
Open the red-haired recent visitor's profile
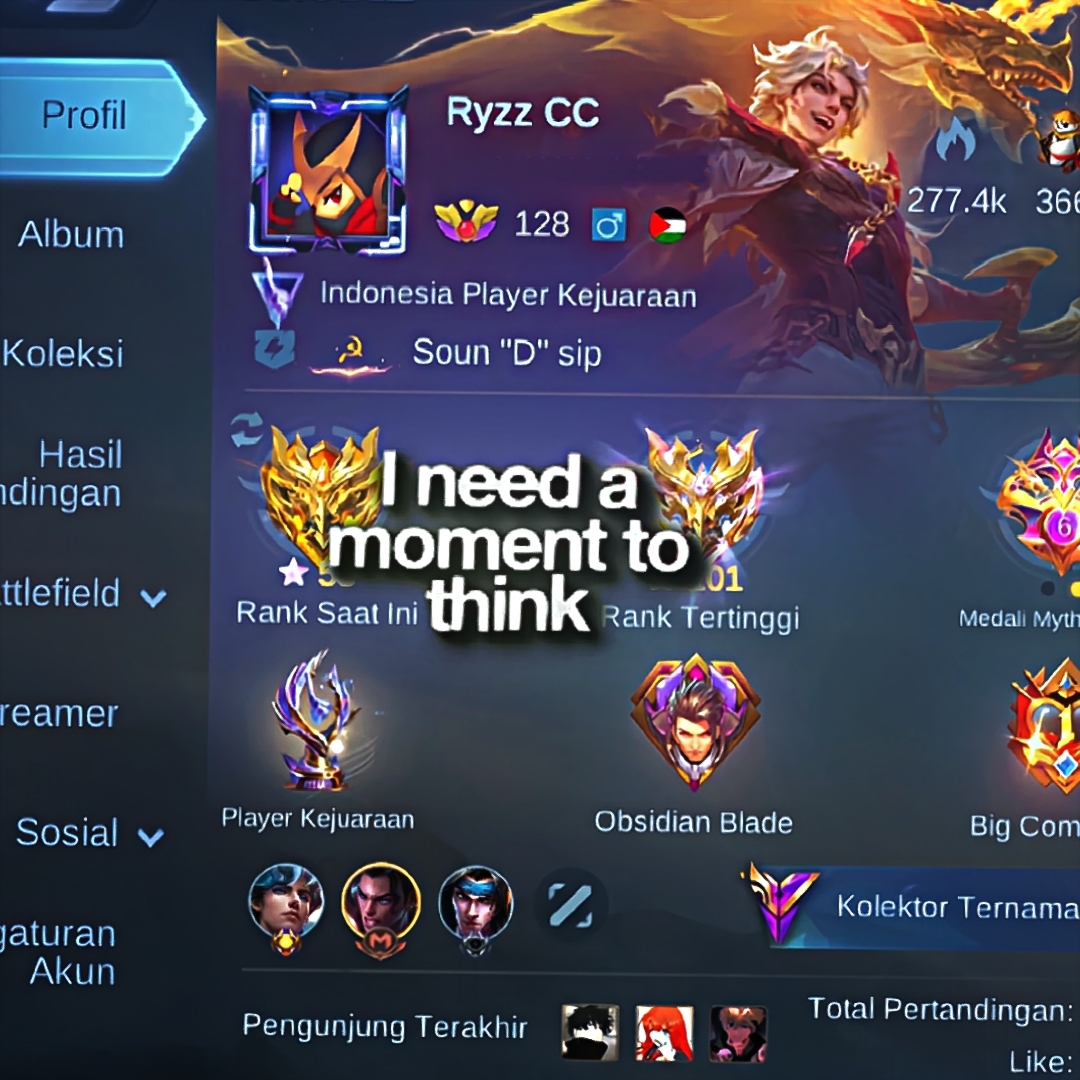tap(664, 1032)
